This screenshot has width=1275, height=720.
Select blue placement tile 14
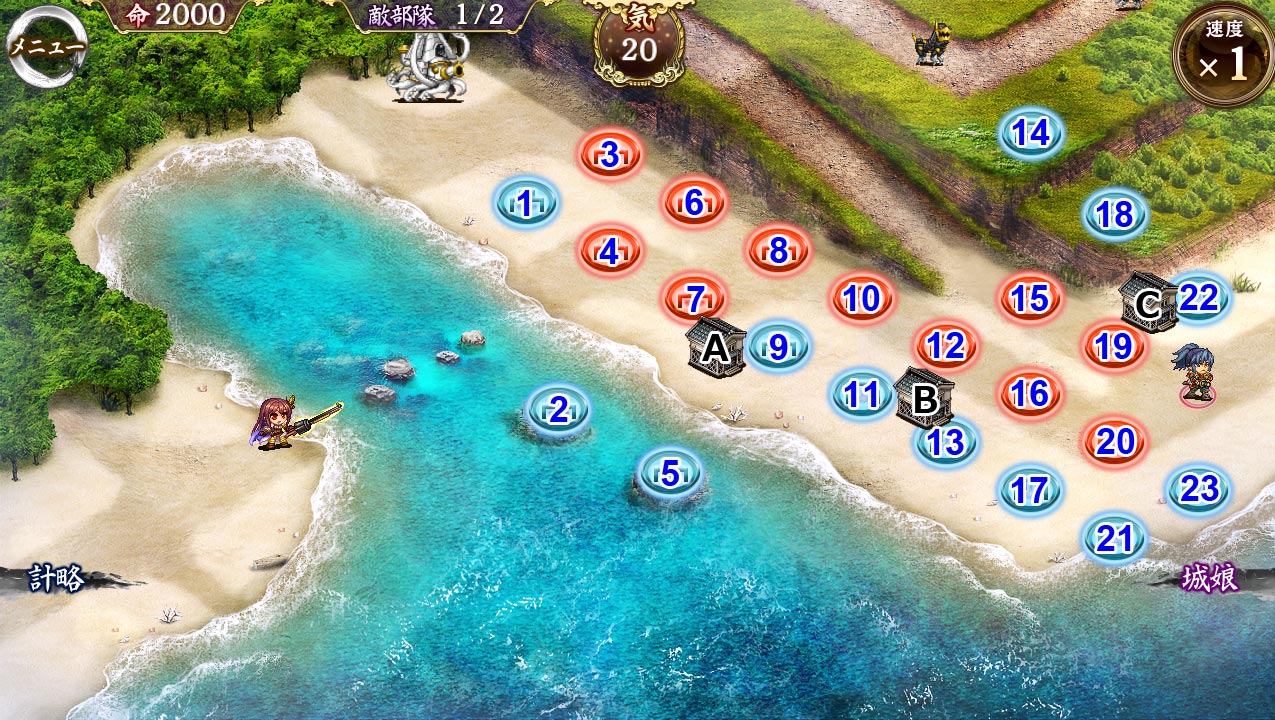tap(1031, 133)
